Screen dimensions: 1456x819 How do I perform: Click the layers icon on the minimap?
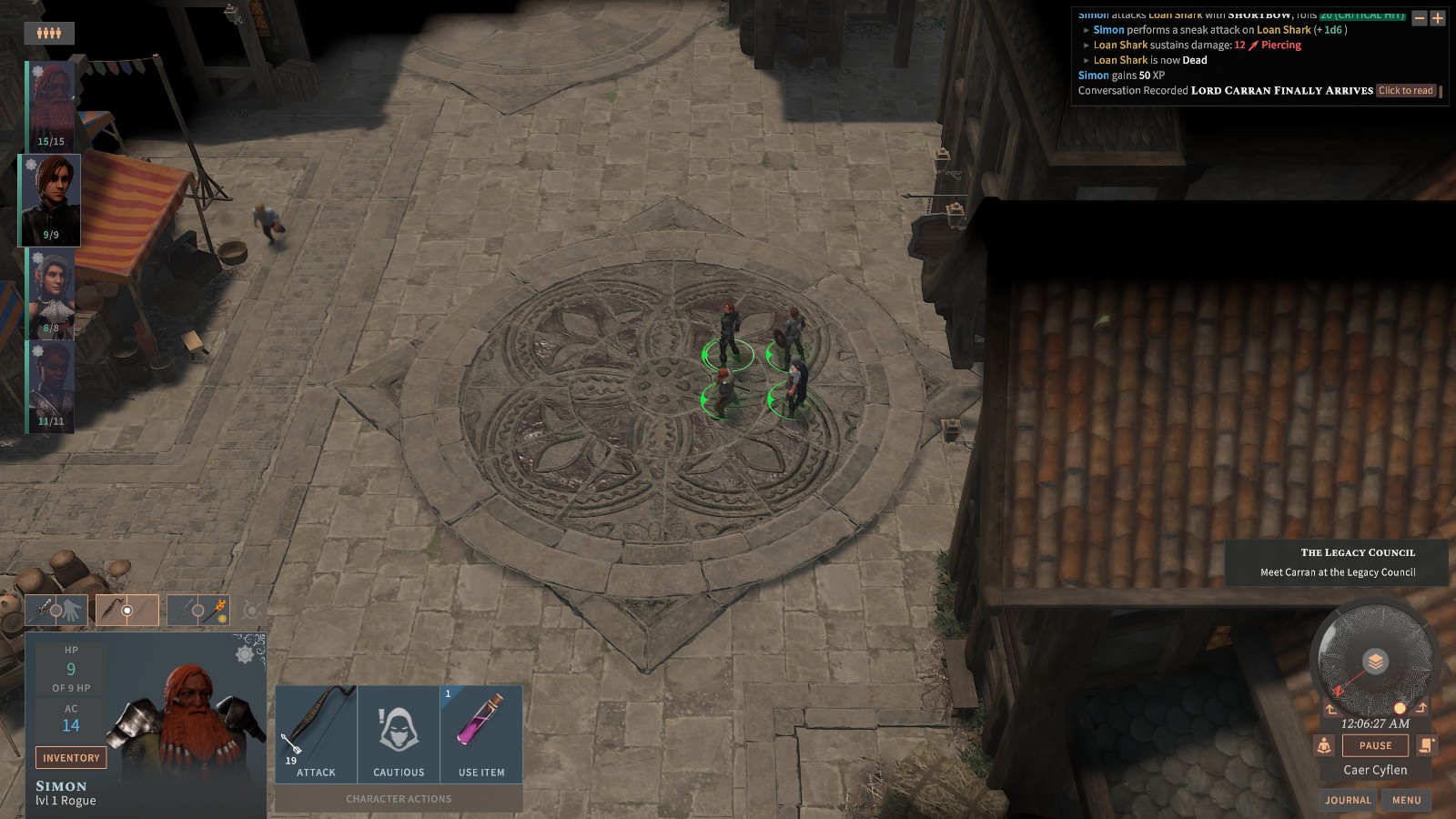[x=1375, y=662]
